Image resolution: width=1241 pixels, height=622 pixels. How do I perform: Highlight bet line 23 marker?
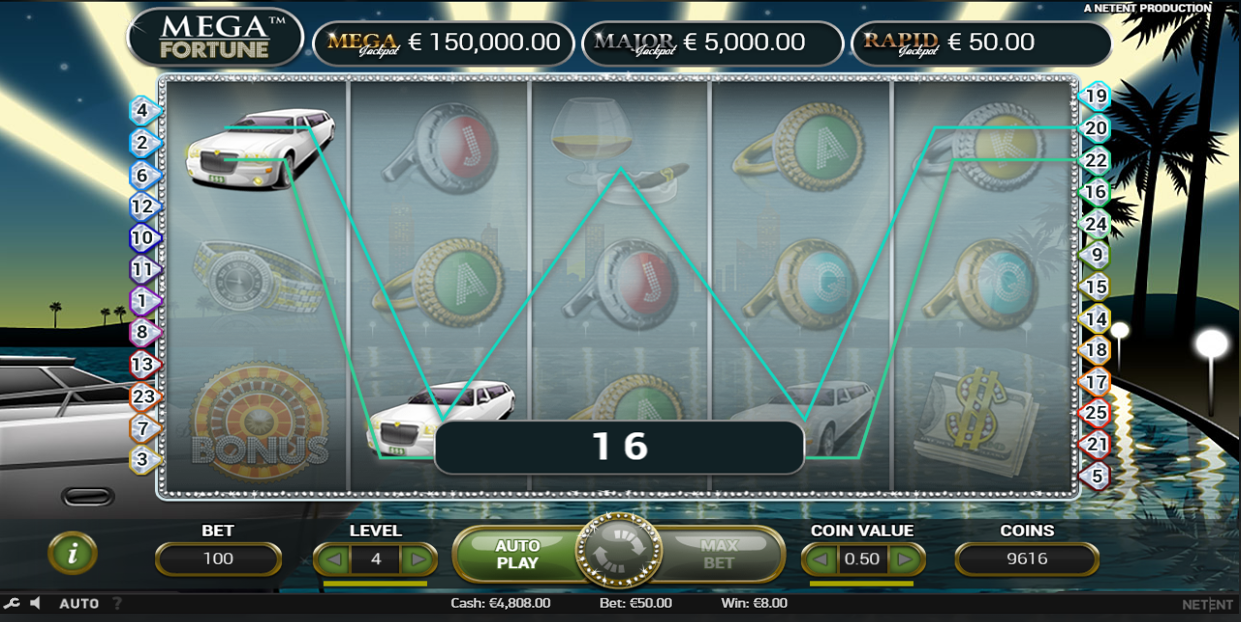click(143, 397)
